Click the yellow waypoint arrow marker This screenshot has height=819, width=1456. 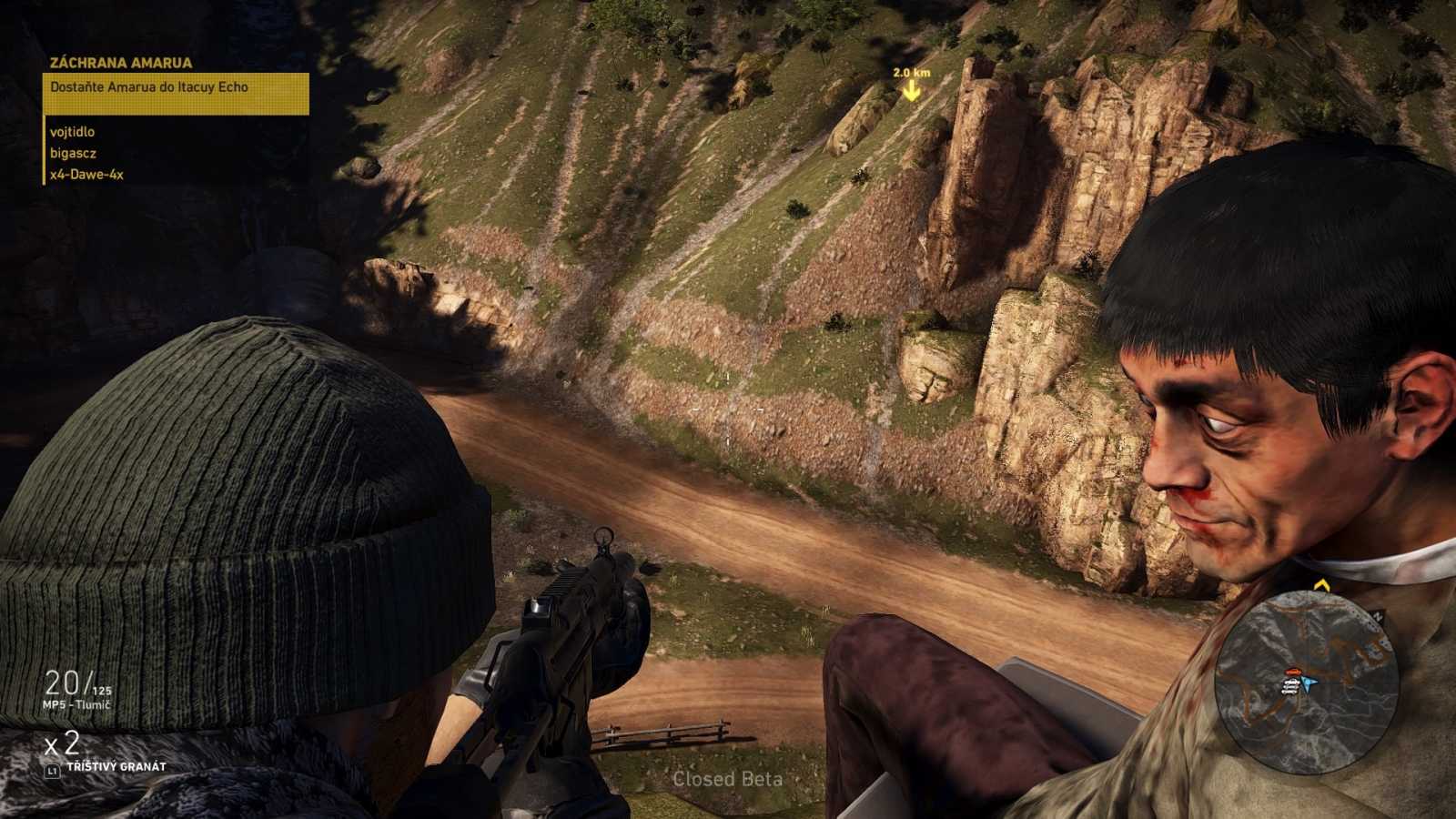(x=910, y=88)
